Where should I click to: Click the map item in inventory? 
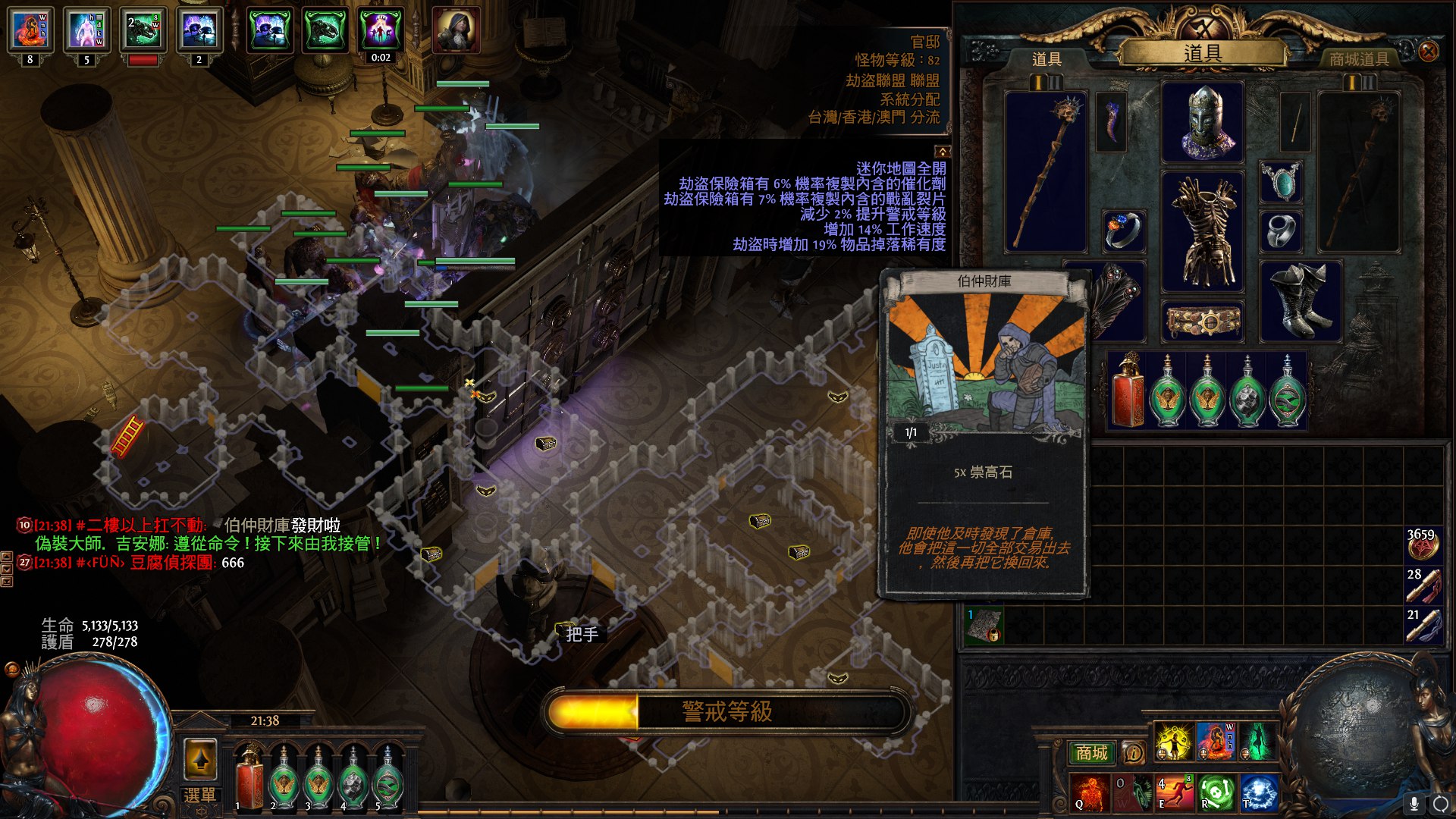[x=984, y=626]
